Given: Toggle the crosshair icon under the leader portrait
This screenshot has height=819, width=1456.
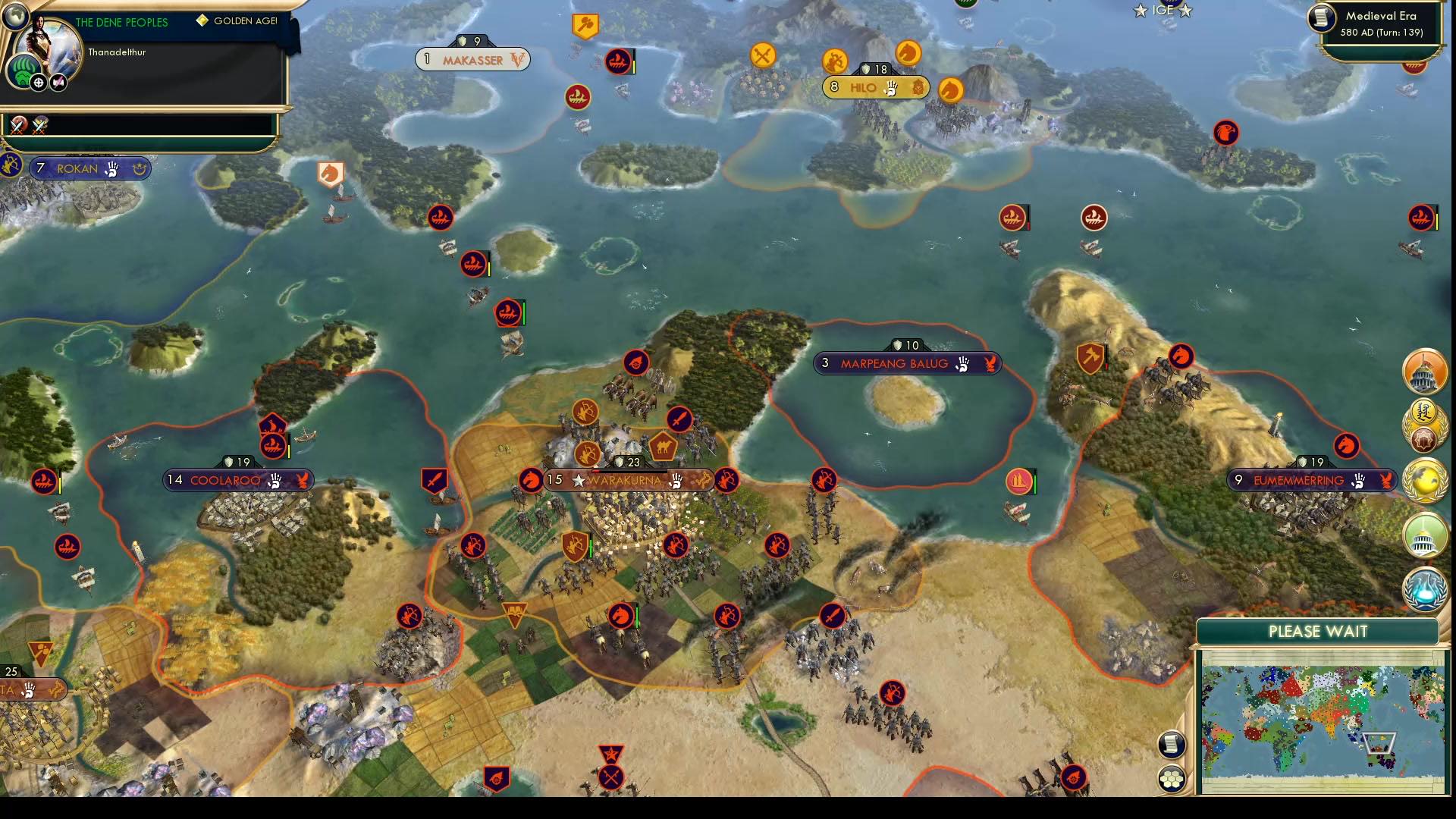Looking at the screenshot, I should (x=38, y=83).
